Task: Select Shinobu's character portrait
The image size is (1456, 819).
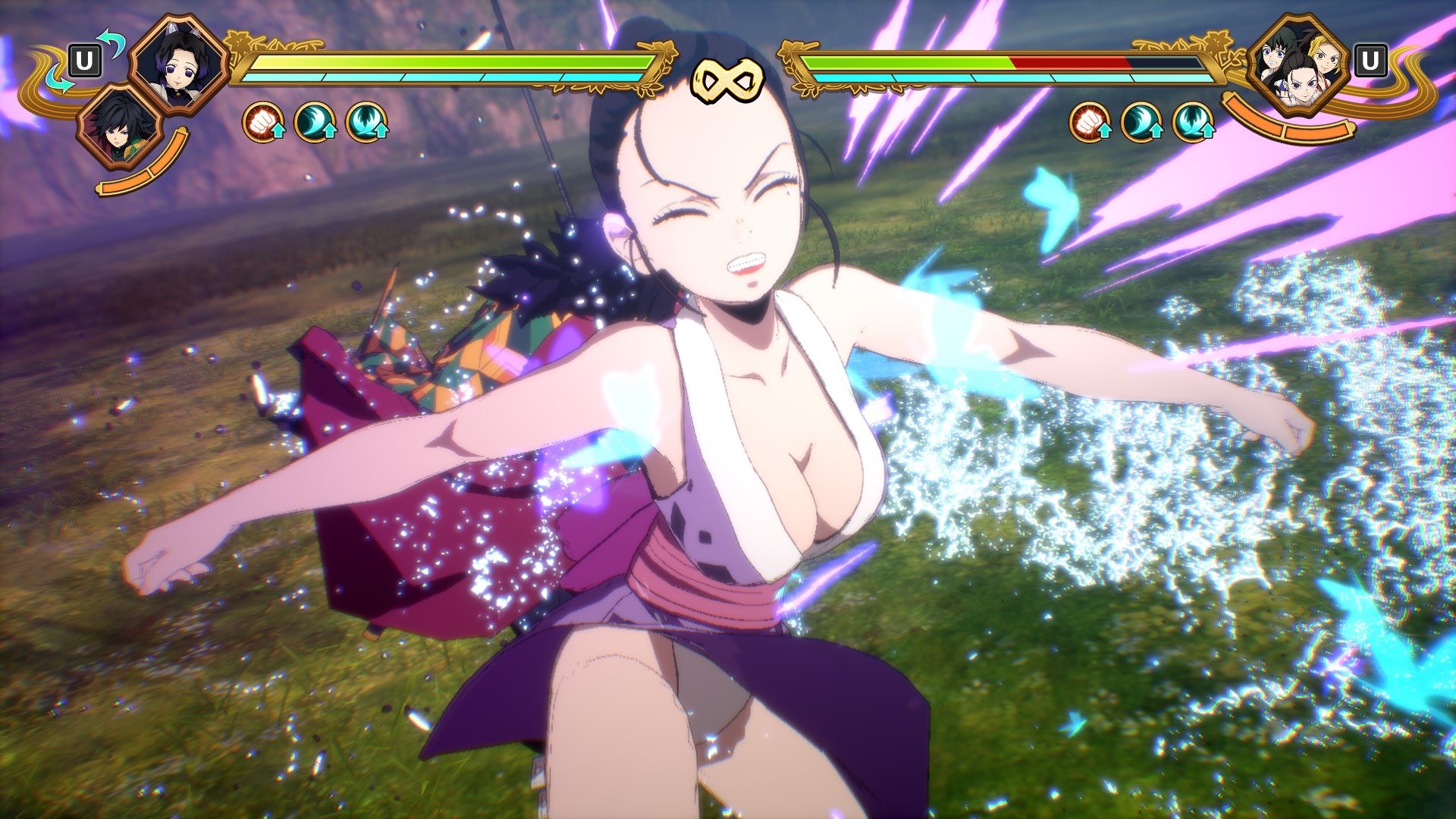Action: point(179,63)
